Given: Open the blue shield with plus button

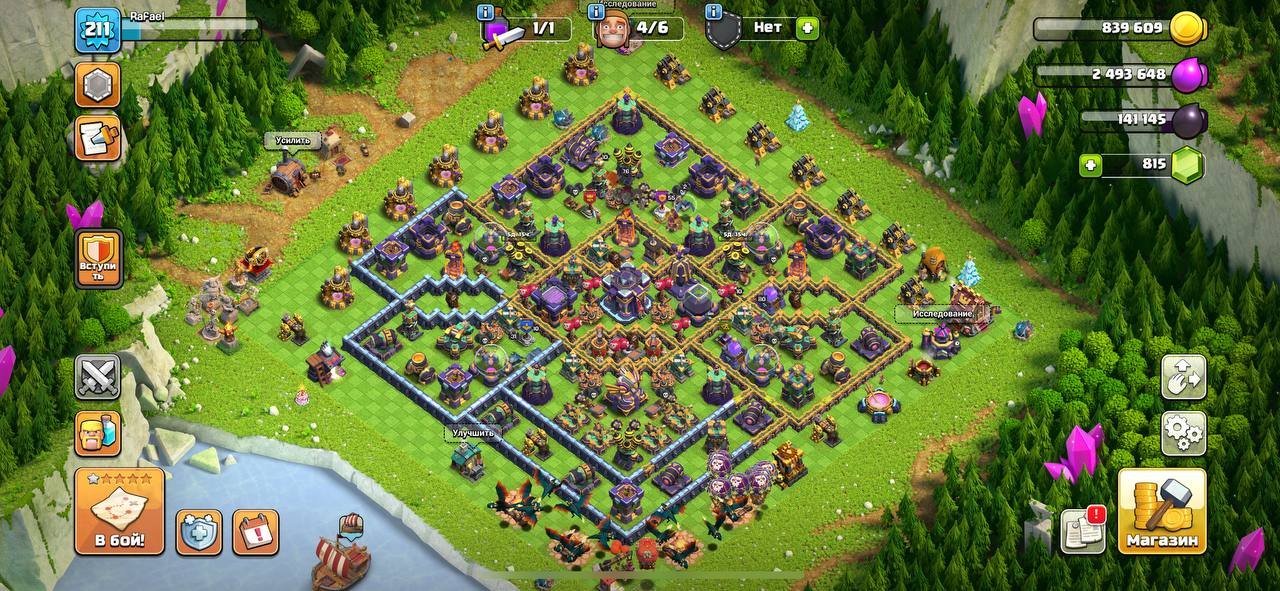Looking at the screenshot, I should tap(199, 532).
